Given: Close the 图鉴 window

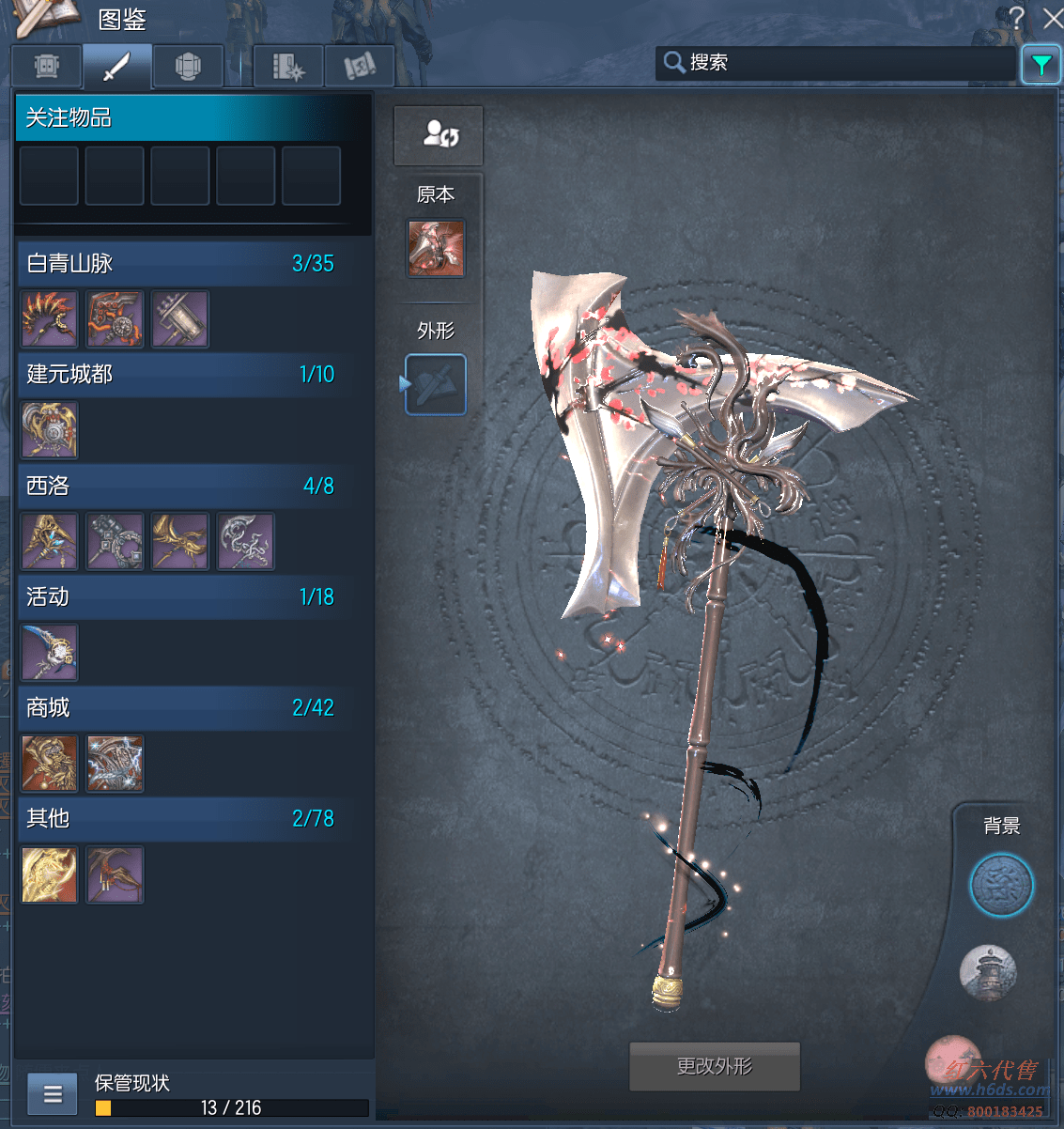Looking at the screenshot, I should point(1053,17).
